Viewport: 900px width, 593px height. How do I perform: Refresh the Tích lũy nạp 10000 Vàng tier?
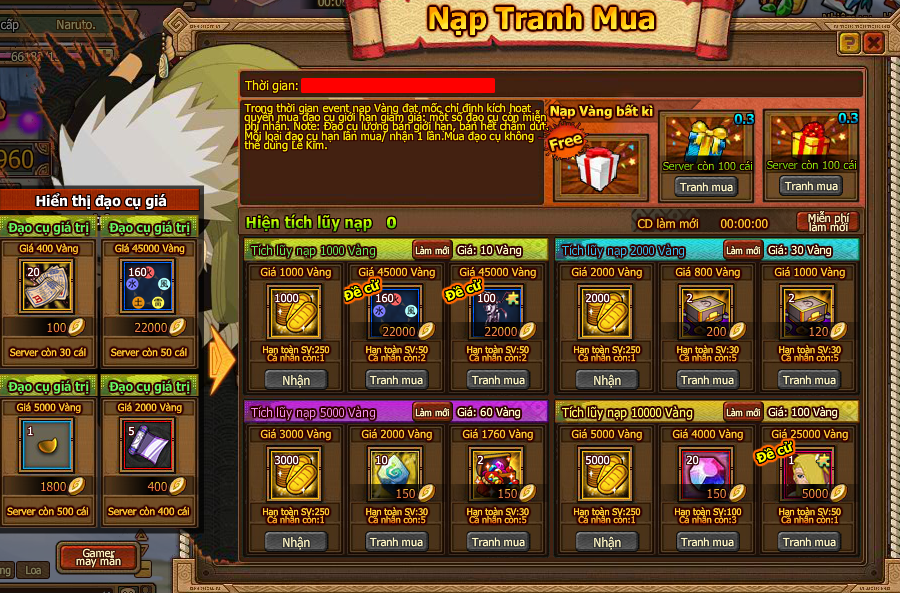pos(743,412)
